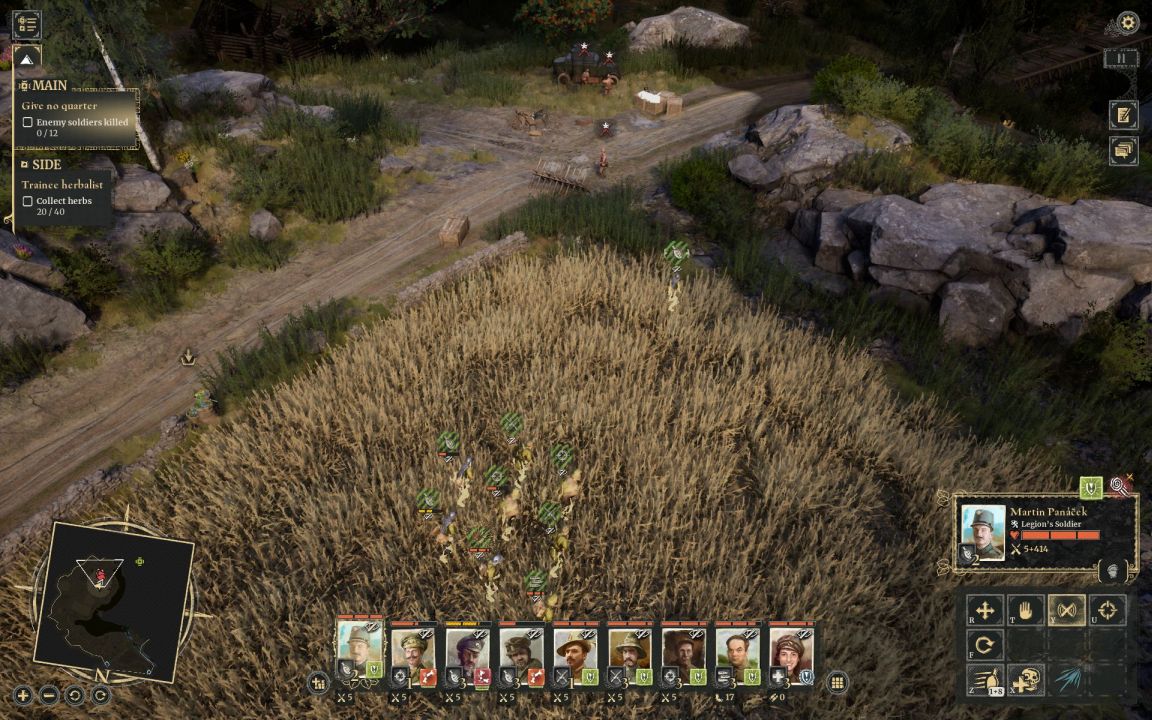Activate the crosshair attack command
The image size is (1152, 720).
(x=1107, y=611)
